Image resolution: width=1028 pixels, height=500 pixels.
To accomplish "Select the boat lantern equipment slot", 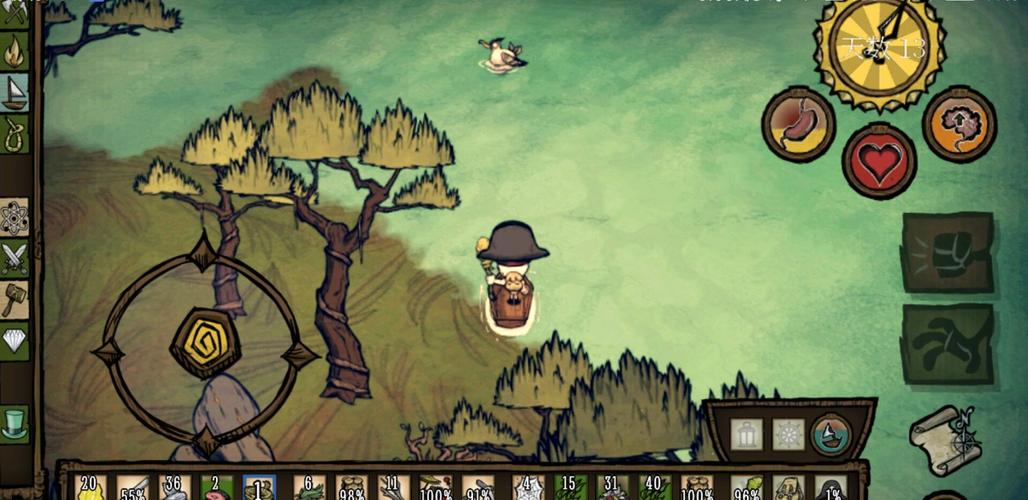I will [x=746, y=434].
